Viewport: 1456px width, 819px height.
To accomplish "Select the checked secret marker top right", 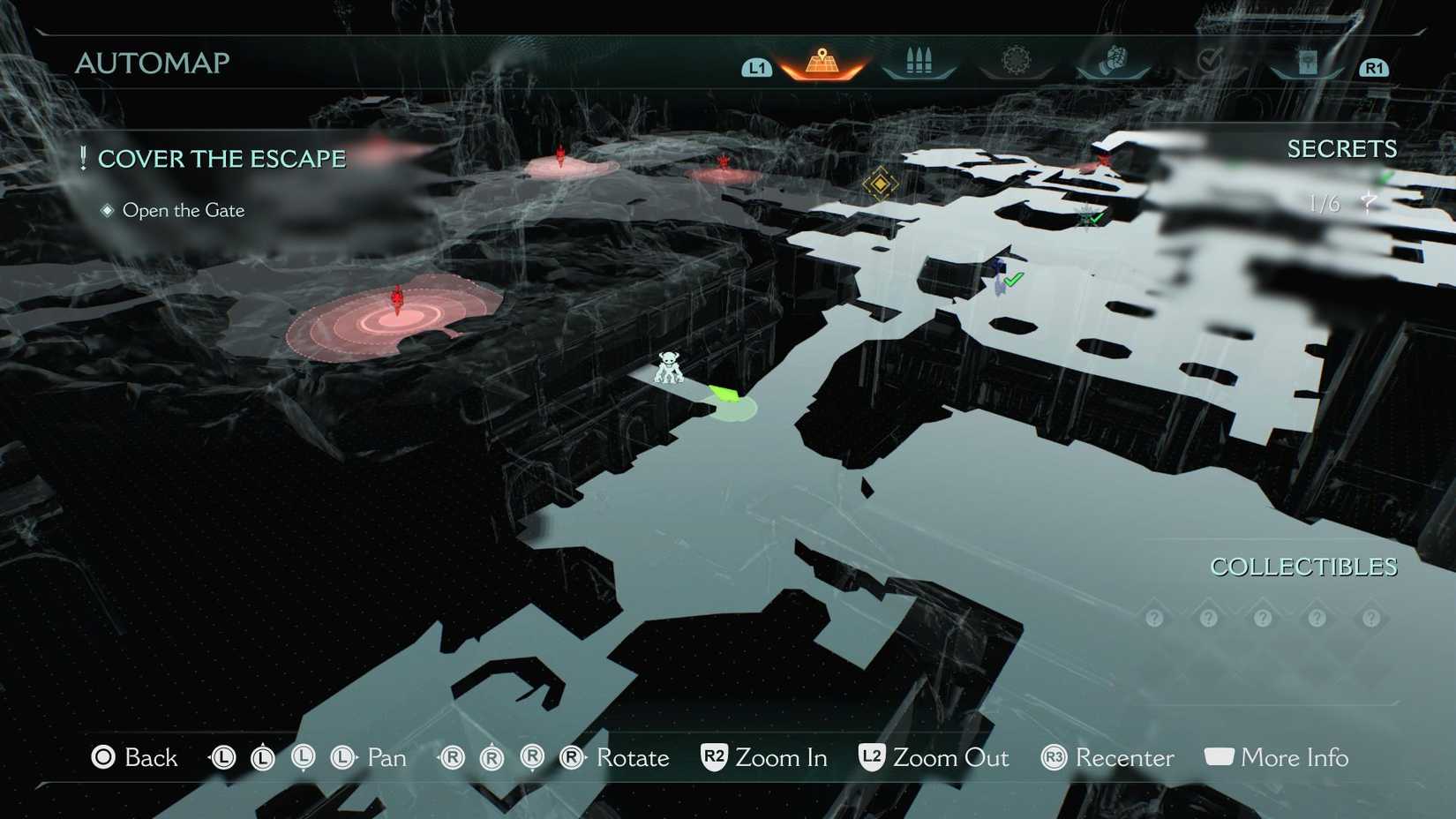I will [x=1092, y=218].
